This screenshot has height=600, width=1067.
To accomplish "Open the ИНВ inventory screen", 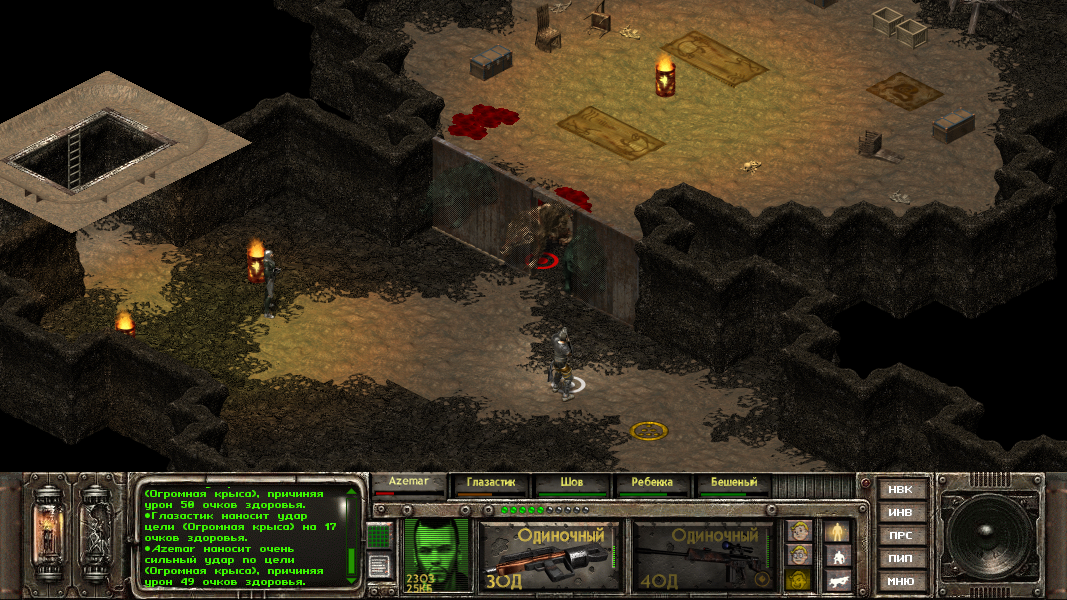I will [900, 513].
